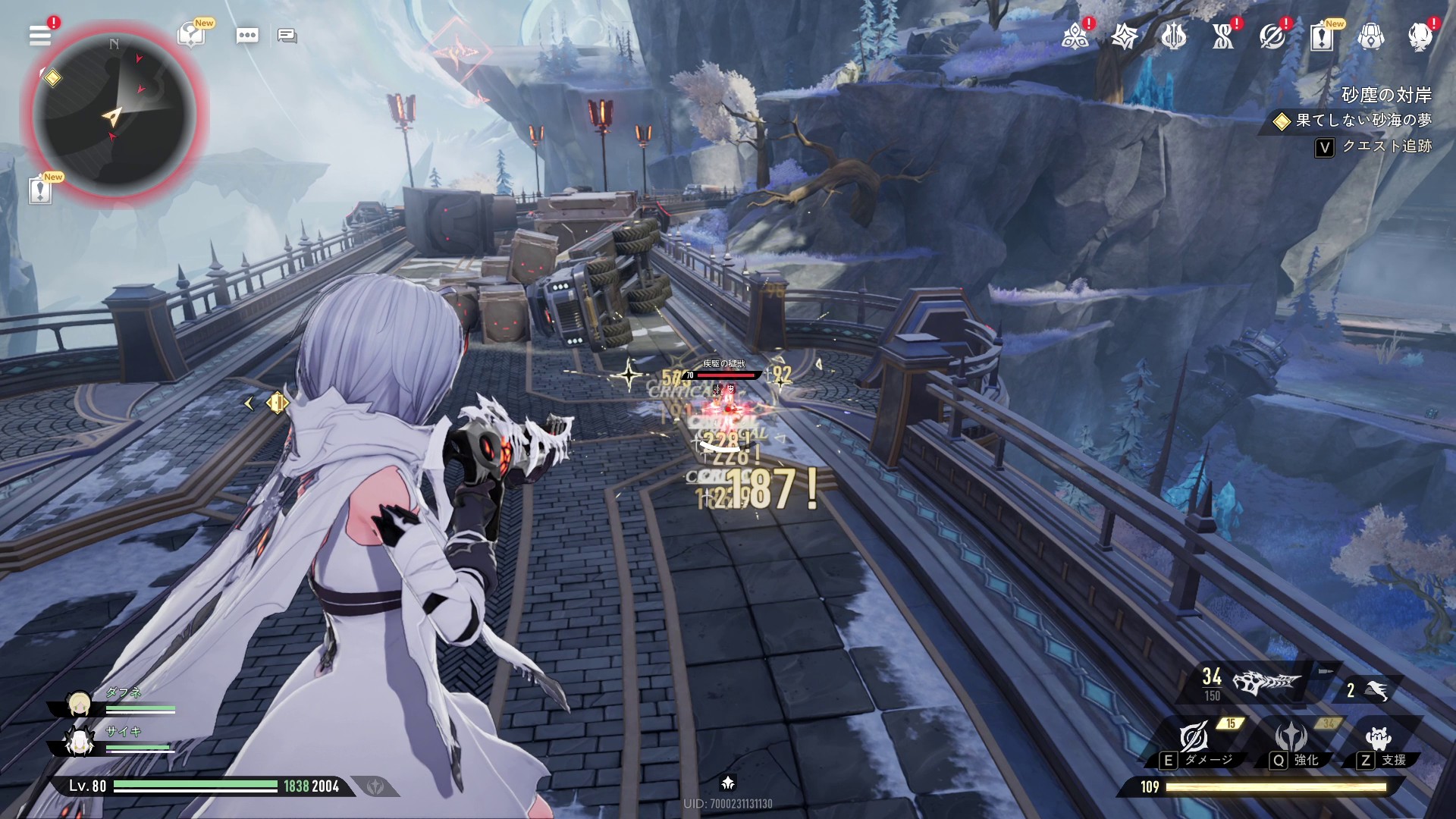Open the slashed circle sword icon in top bar
The image size is (1456, 819).
pyautogui.click(x=1272, y=36)
